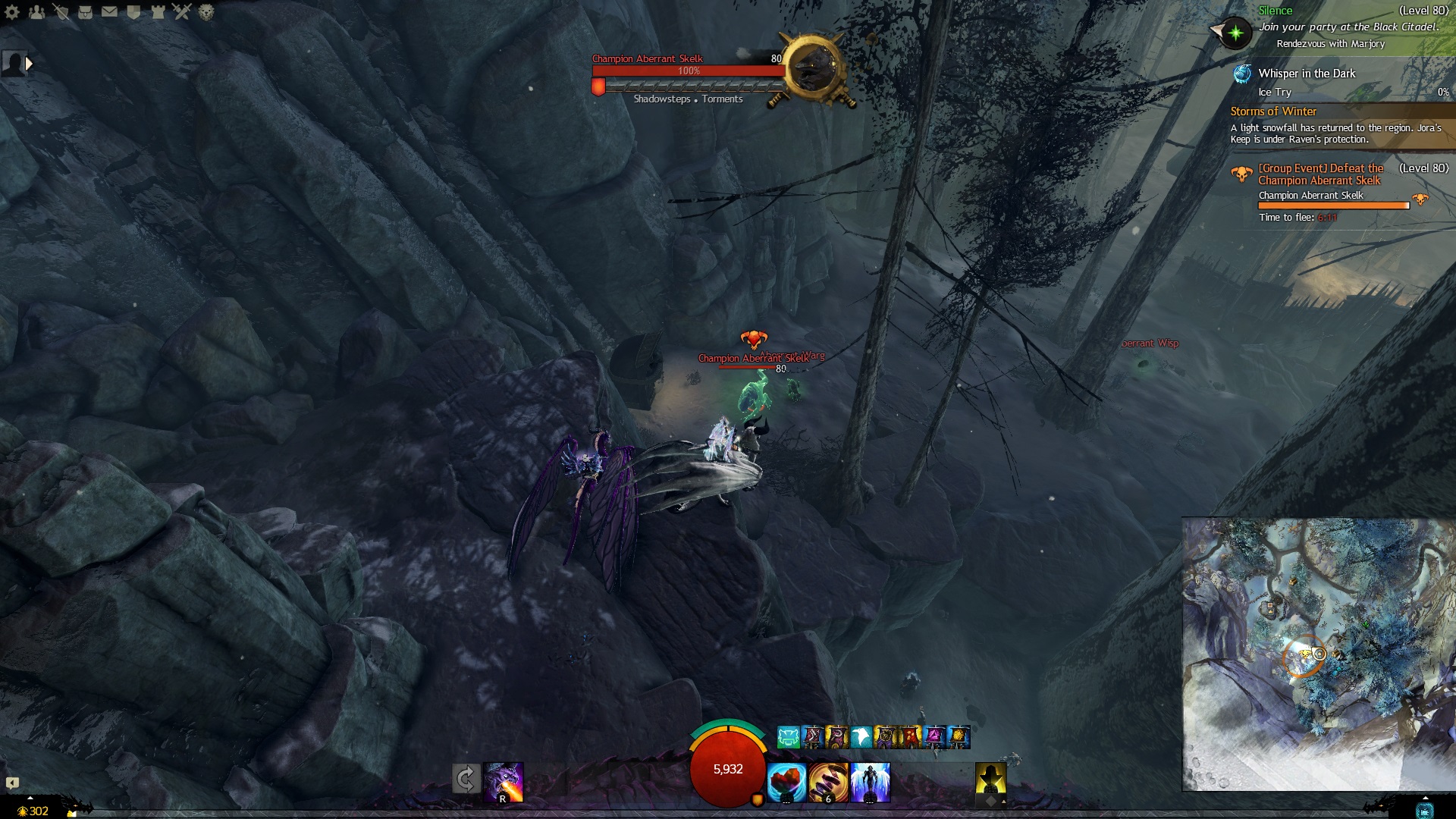Open the mail envelope icon
Screen dimensions: 1456x819
pos(109,12)
